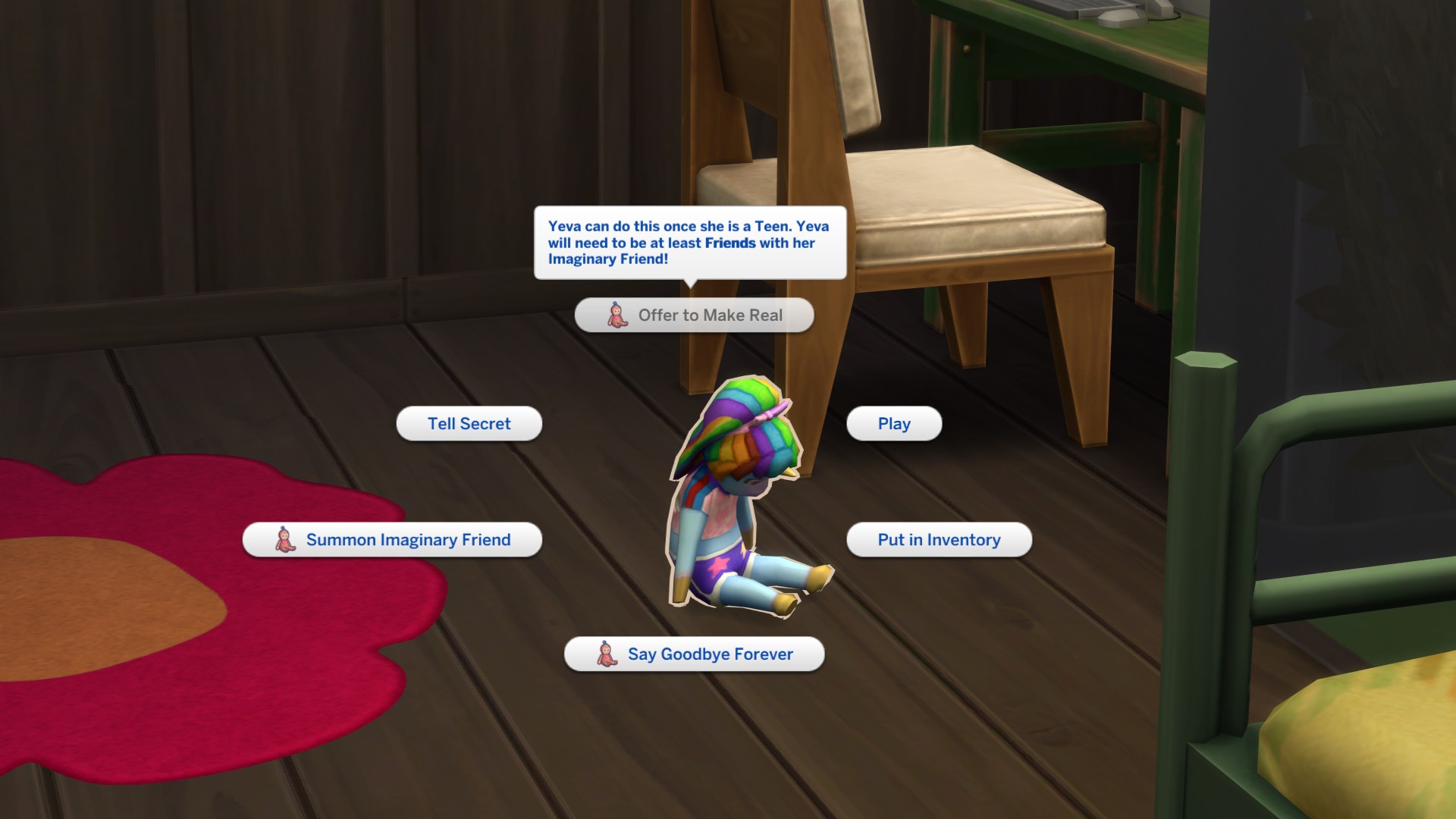Click the bold Friends text in the tooltip
Viewport: 1456px width, 819px height.
(729, 243)
